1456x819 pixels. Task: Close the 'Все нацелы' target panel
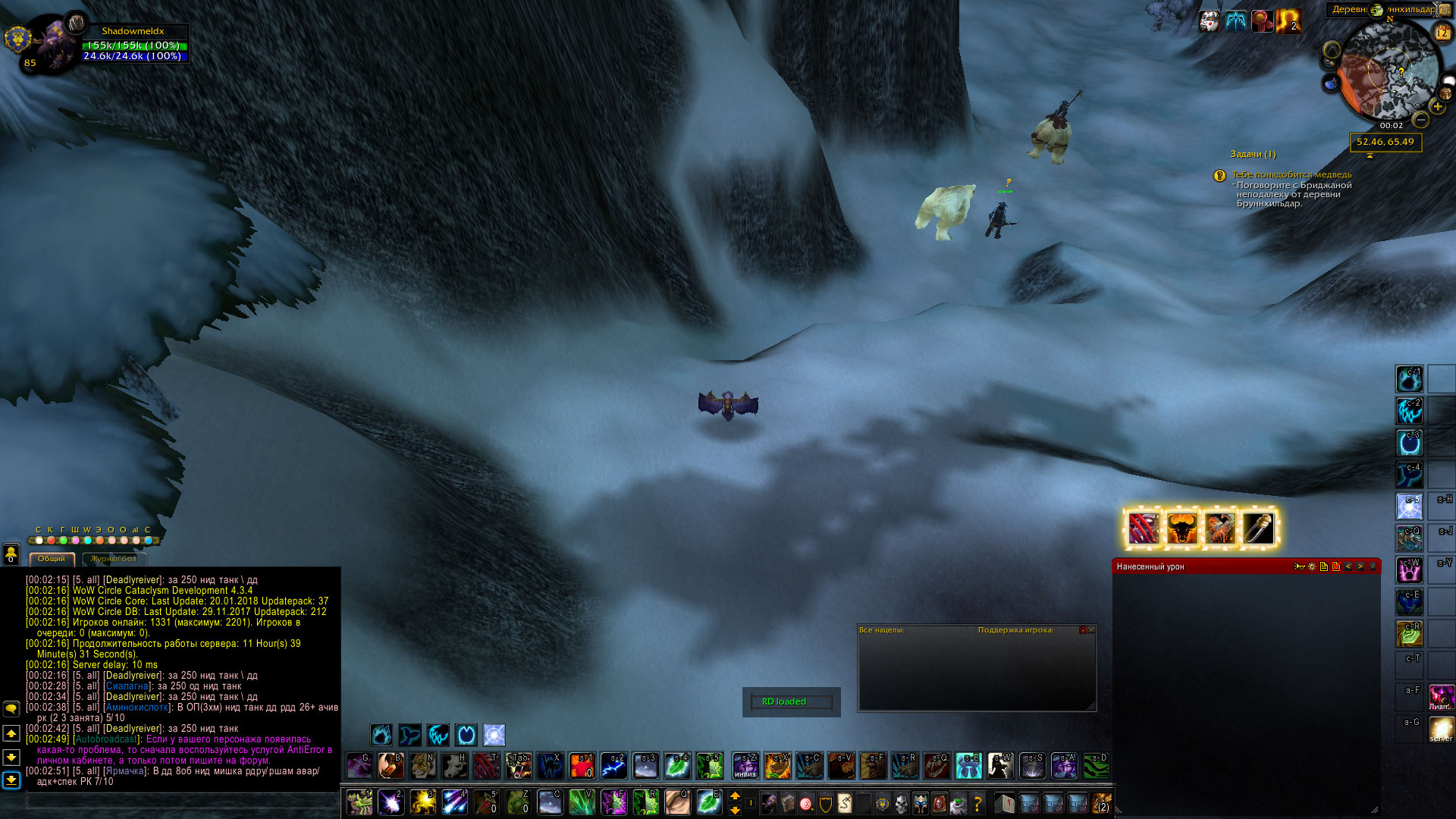(x=1091, y=630)
